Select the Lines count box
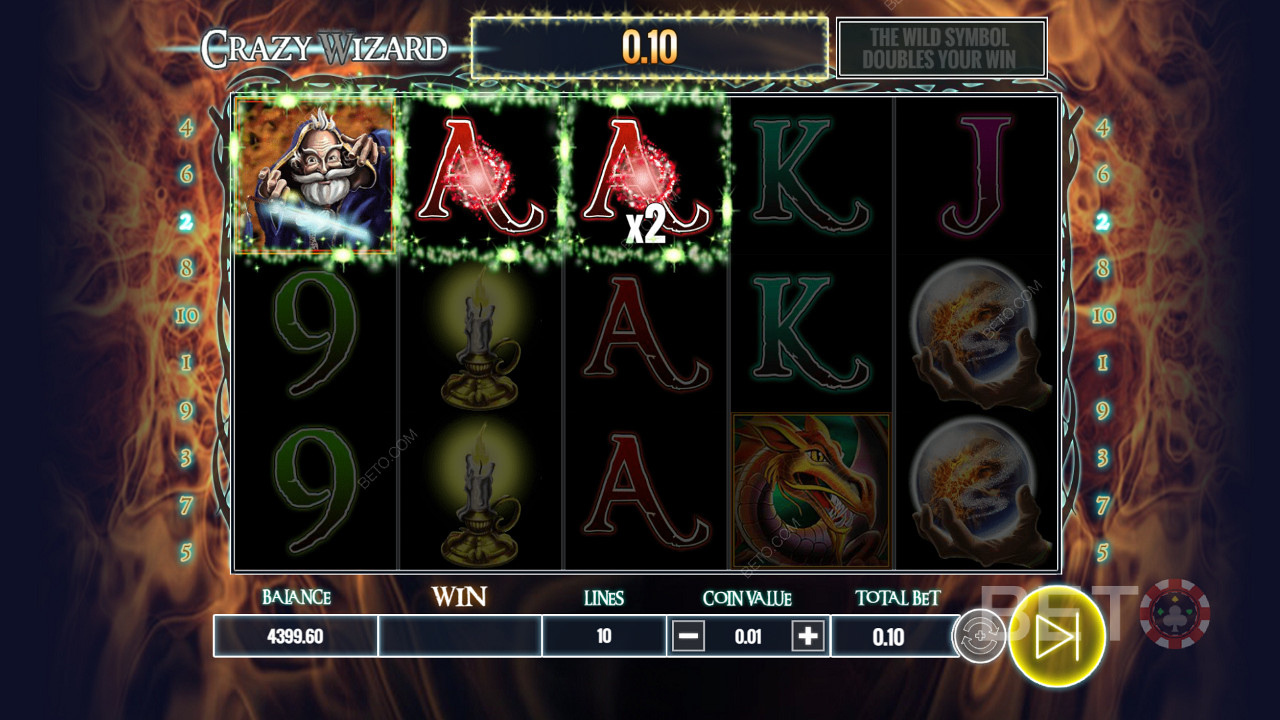Image resolution: width=1280 pixels, height=720 pixels. (604, 636)
